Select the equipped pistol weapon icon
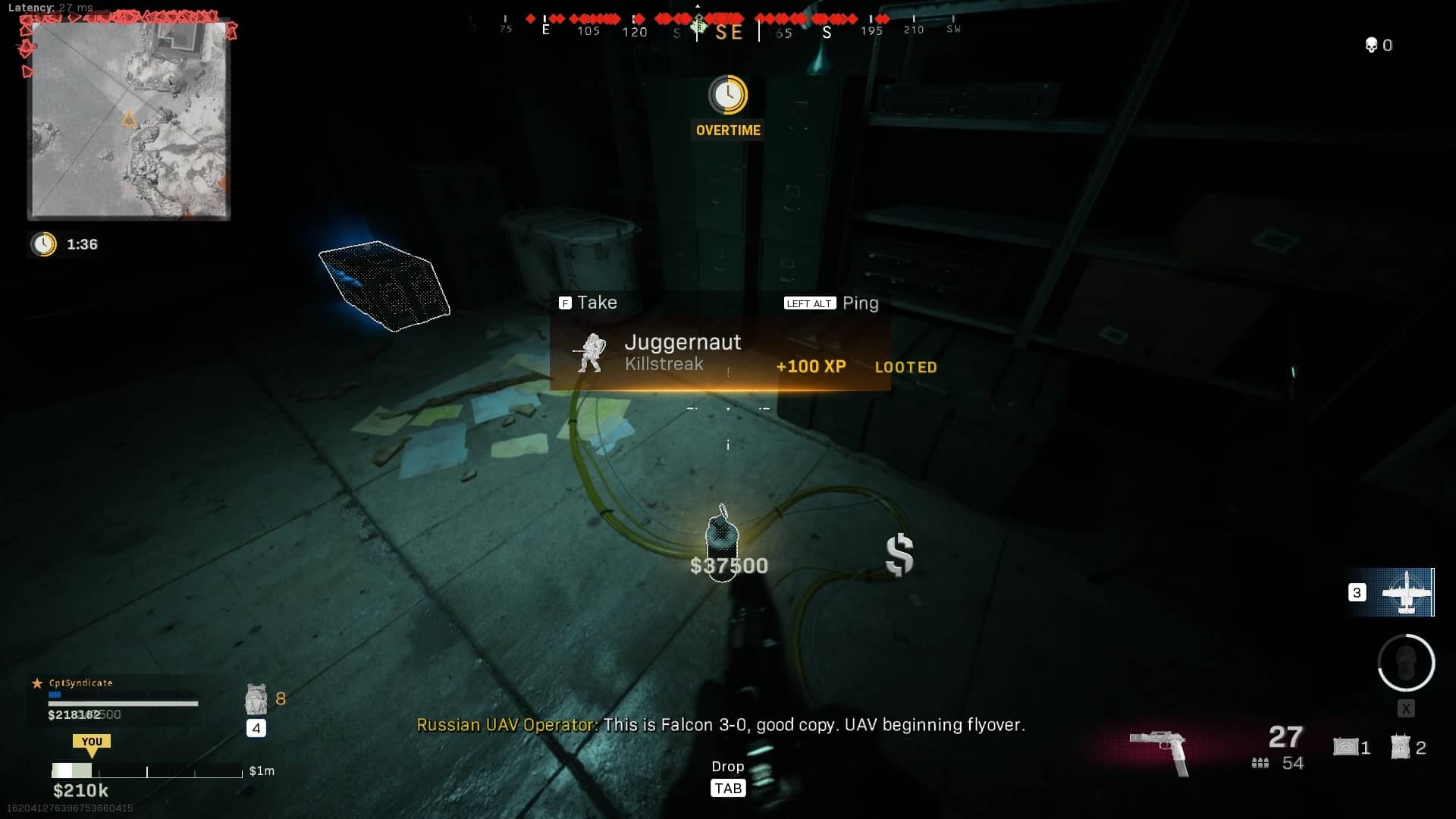The width and height of the screenshot is (1456, 819). point(1159,749)
